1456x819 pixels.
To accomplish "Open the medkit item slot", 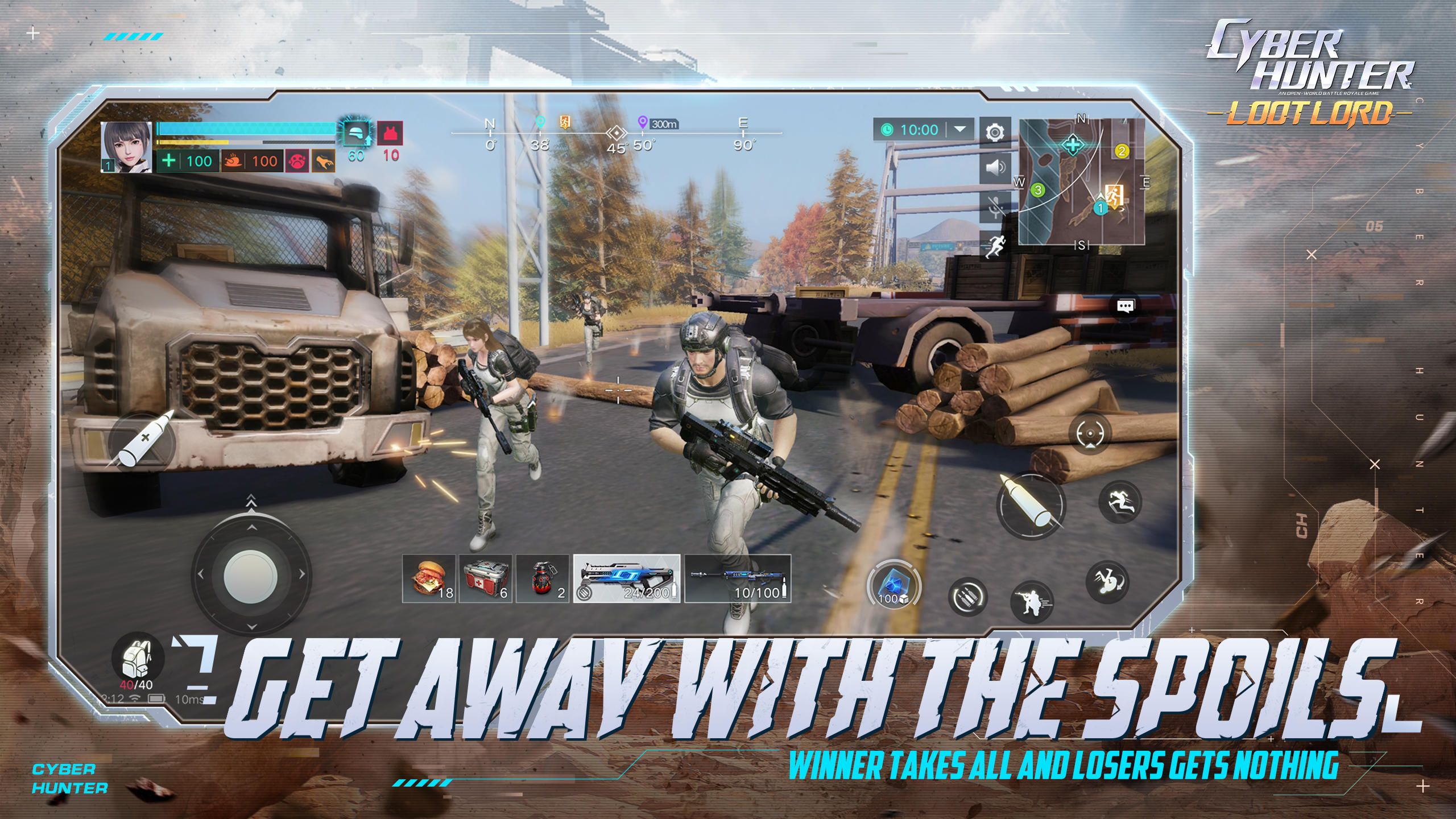I will (x=487, y=580).
